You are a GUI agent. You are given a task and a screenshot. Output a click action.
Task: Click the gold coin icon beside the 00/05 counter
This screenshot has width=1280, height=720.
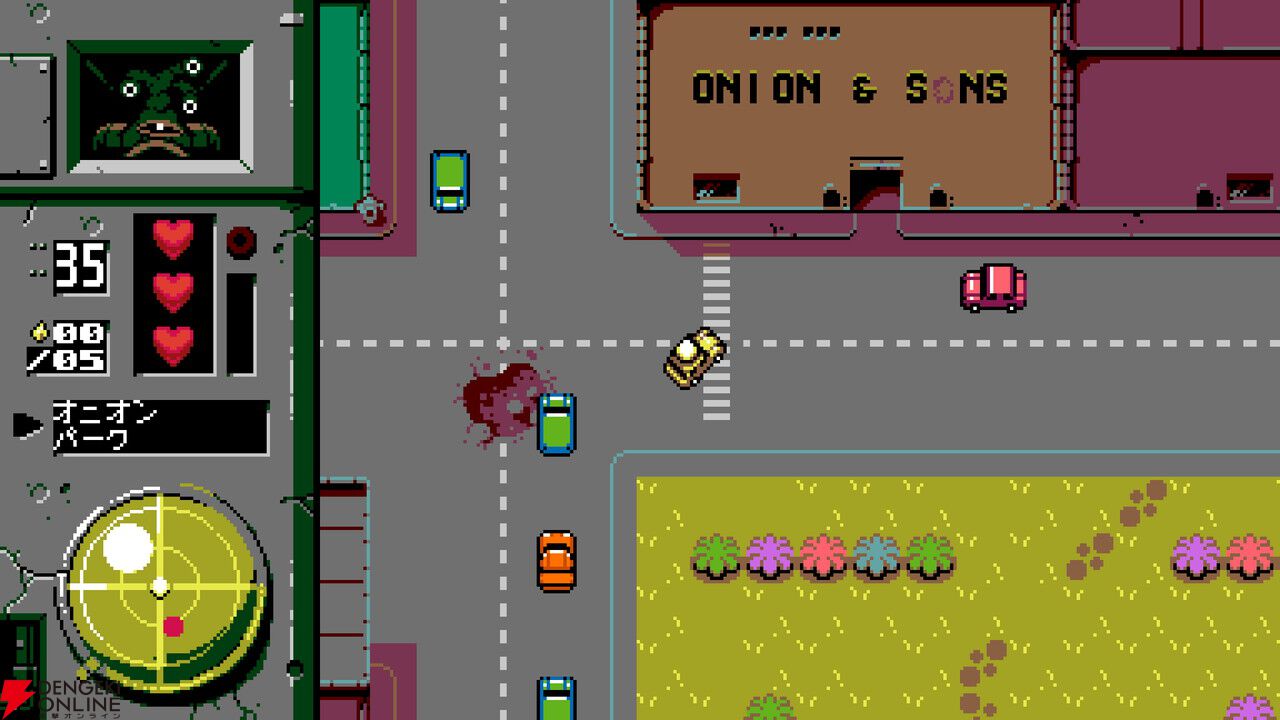(42, 330)
